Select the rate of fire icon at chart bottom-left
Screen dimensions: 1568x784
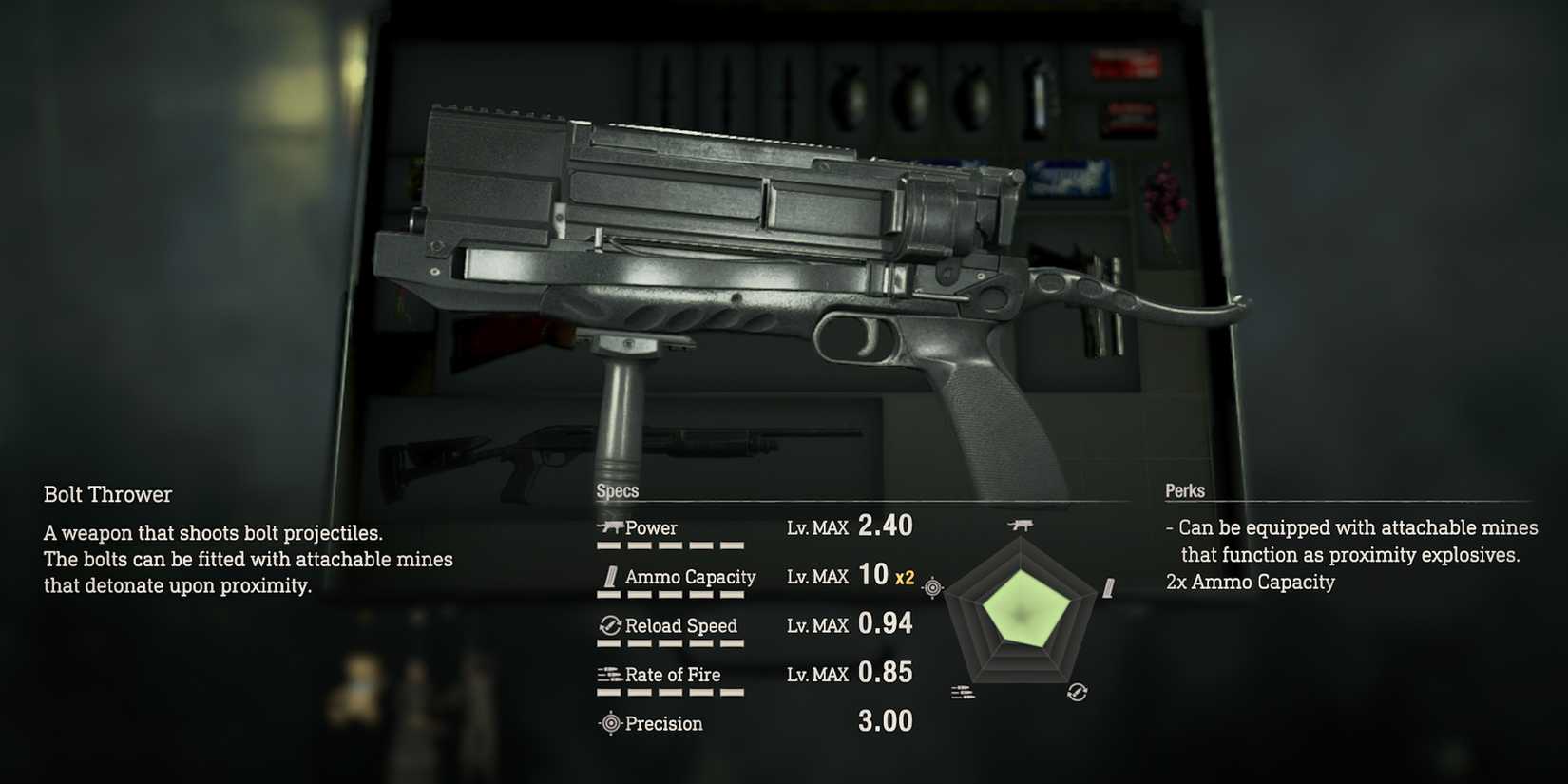(x=963, y=691)
